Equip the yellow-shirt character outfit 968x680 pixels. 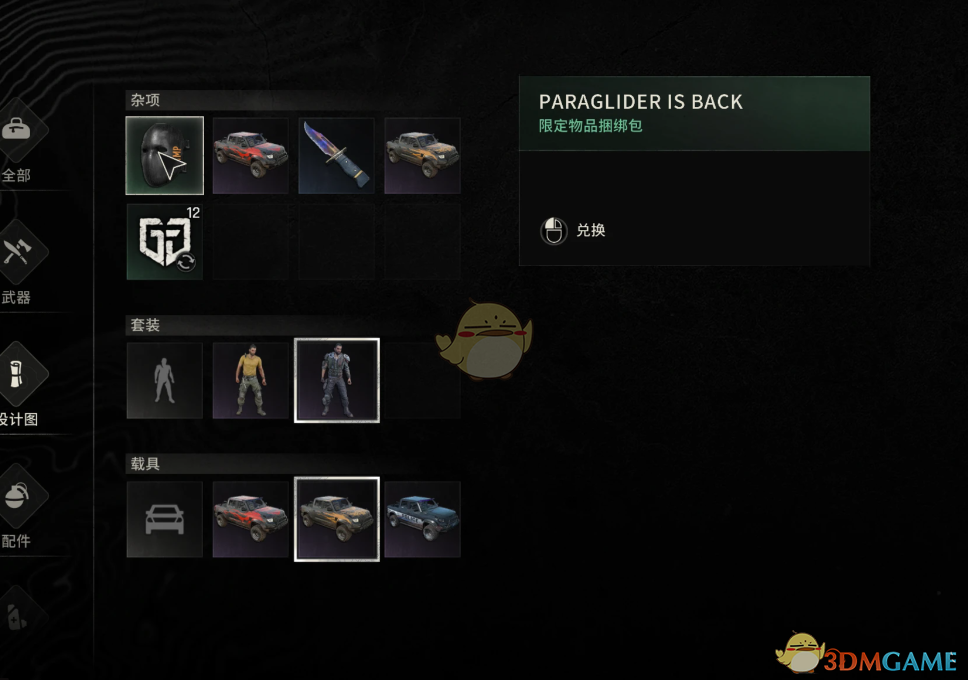coord(250,380)
